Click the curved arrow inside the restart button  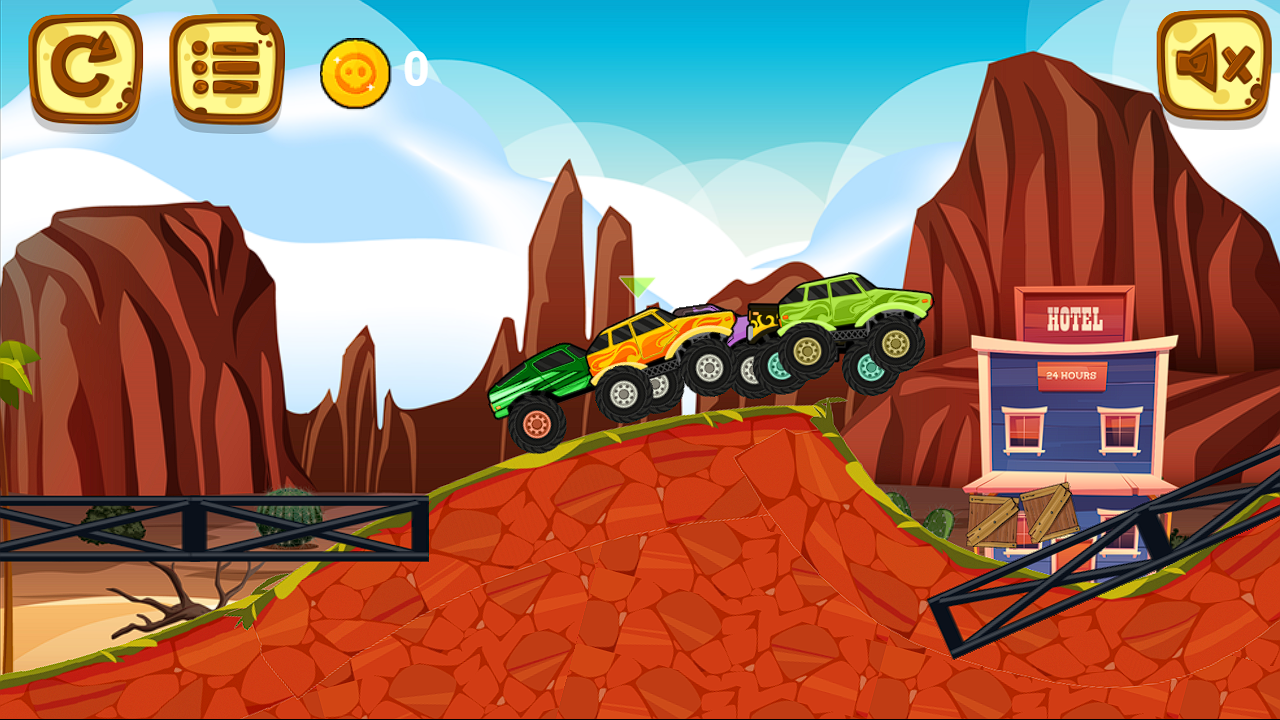pyautogui.click(x=84, y=68)
